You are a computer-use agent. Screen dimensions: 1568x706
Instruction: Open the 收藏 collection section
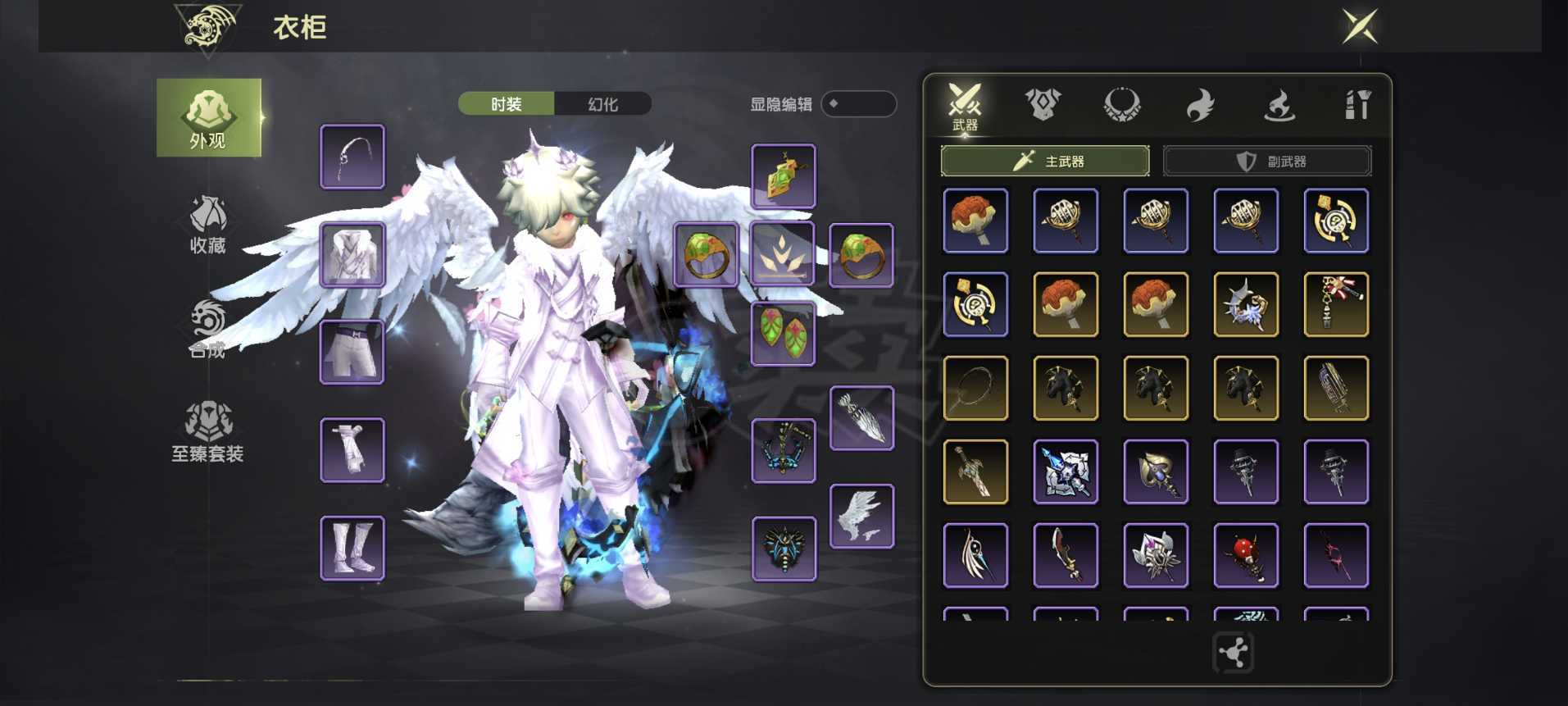pos(208,224)
